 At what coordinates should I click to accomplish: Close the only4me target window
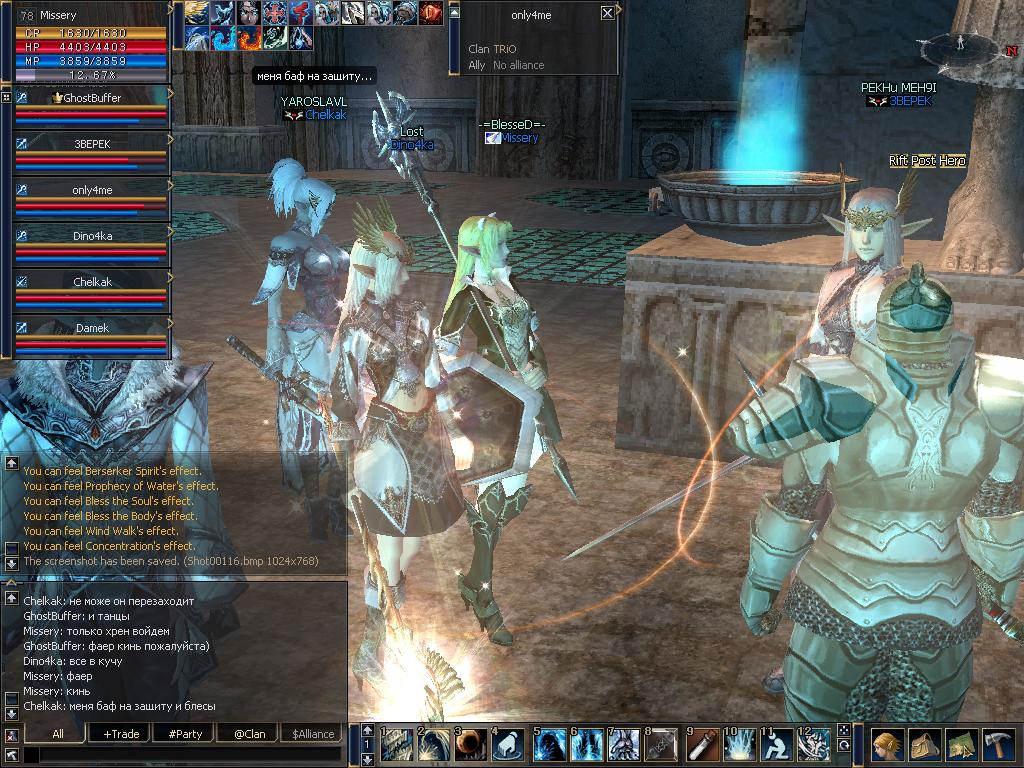[x=607, y=14]
